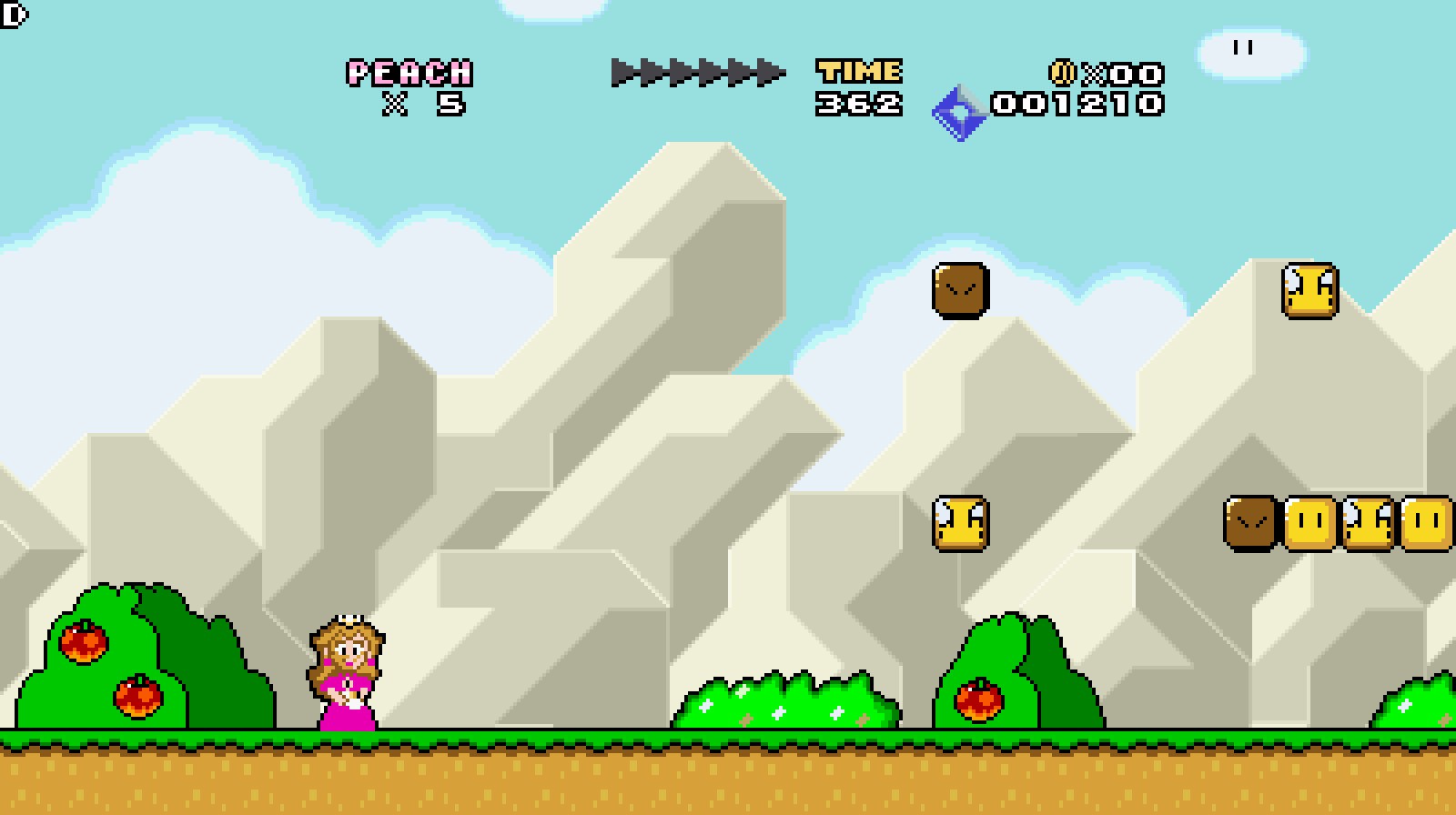The height and width of the screenshot is (815, 1456).
Task: Select the red berry on the left bush
Action: [84, 645]
